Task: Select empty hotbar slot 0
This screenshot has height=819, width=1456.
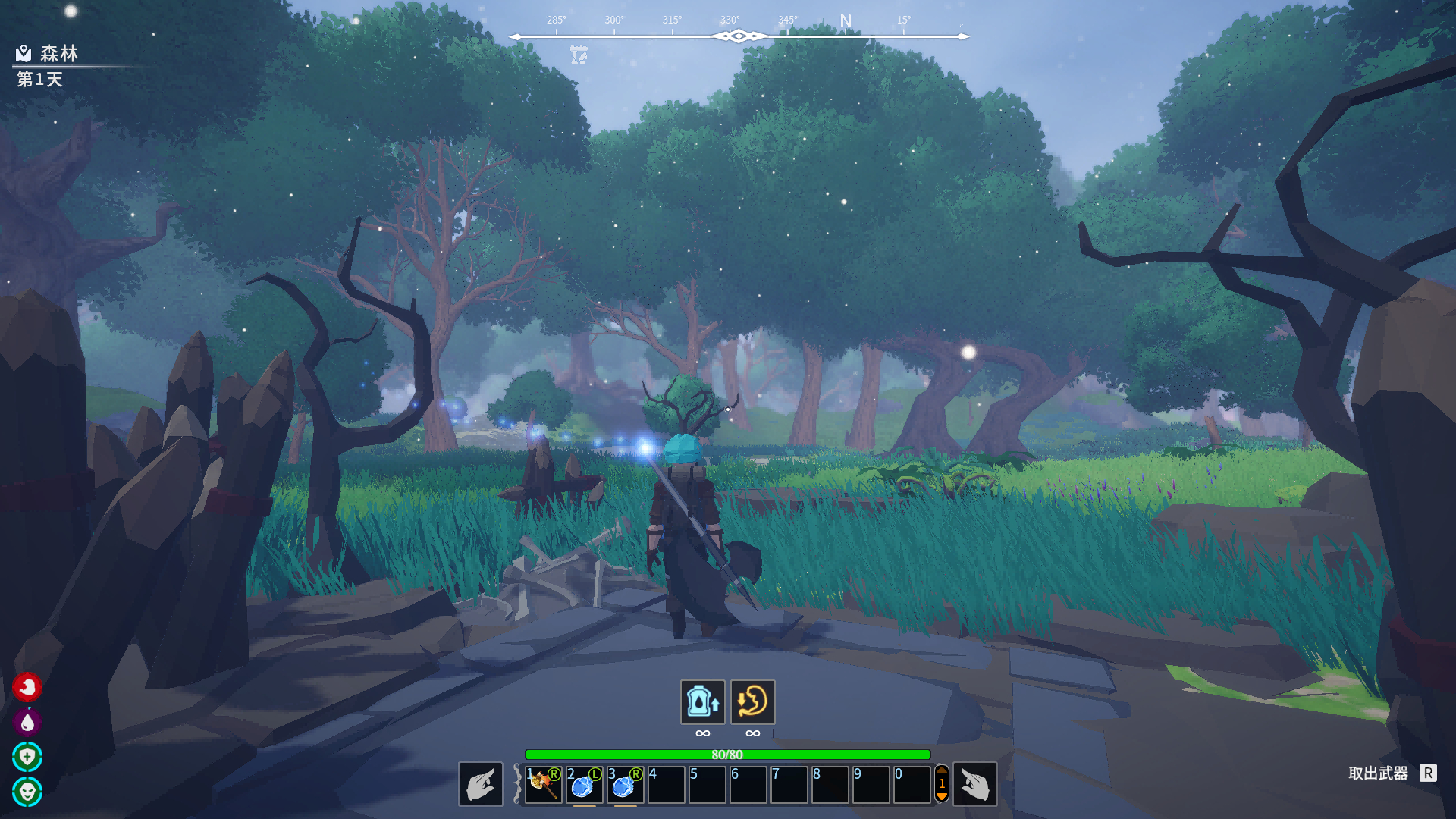Action: [x=912, y=784]
